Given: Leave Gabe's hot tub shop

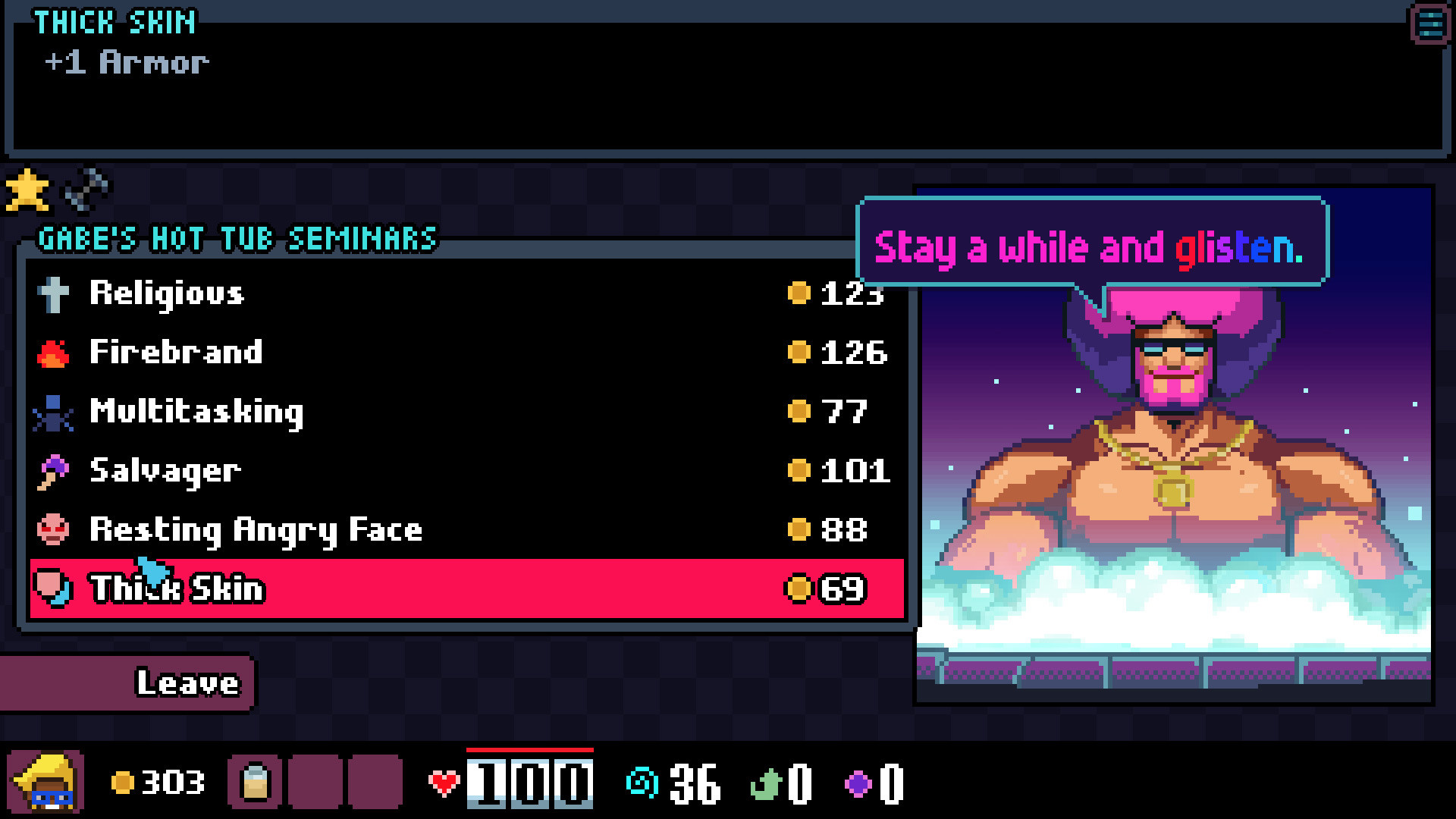Looking at the screenshot, I should click(129, 683).
